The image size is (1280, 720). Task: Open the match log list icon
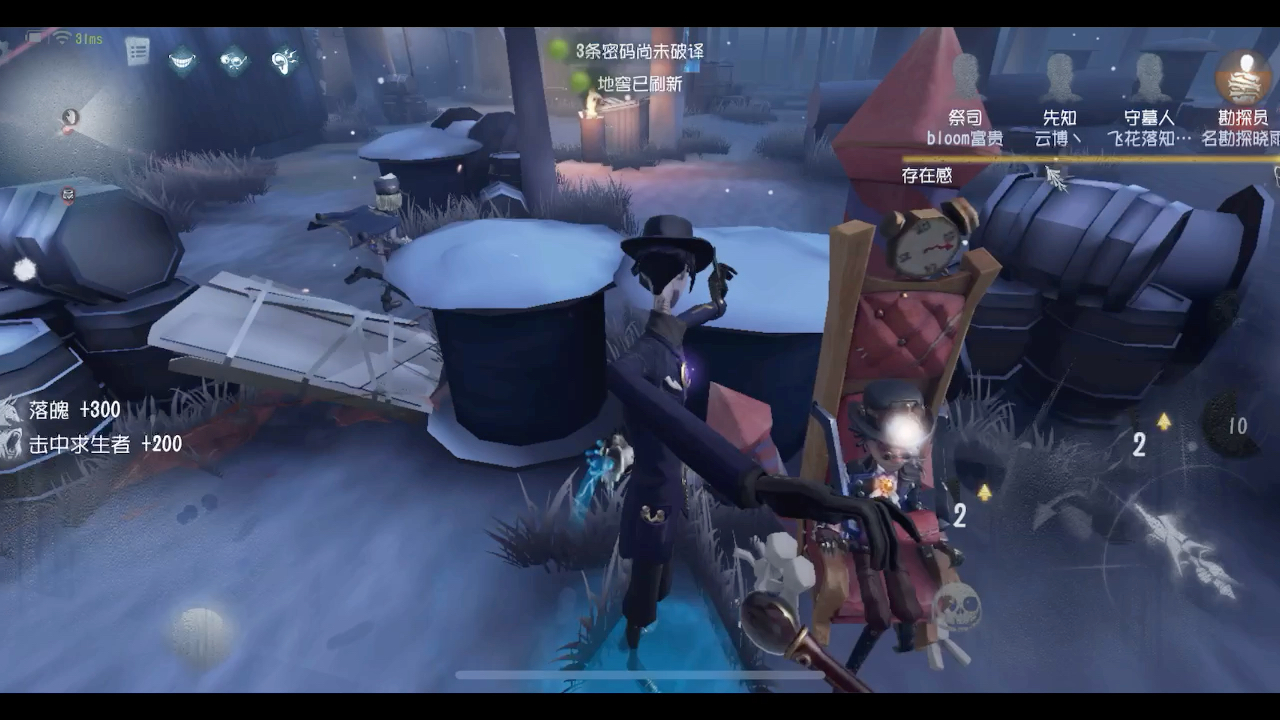(x=137, y=50)
